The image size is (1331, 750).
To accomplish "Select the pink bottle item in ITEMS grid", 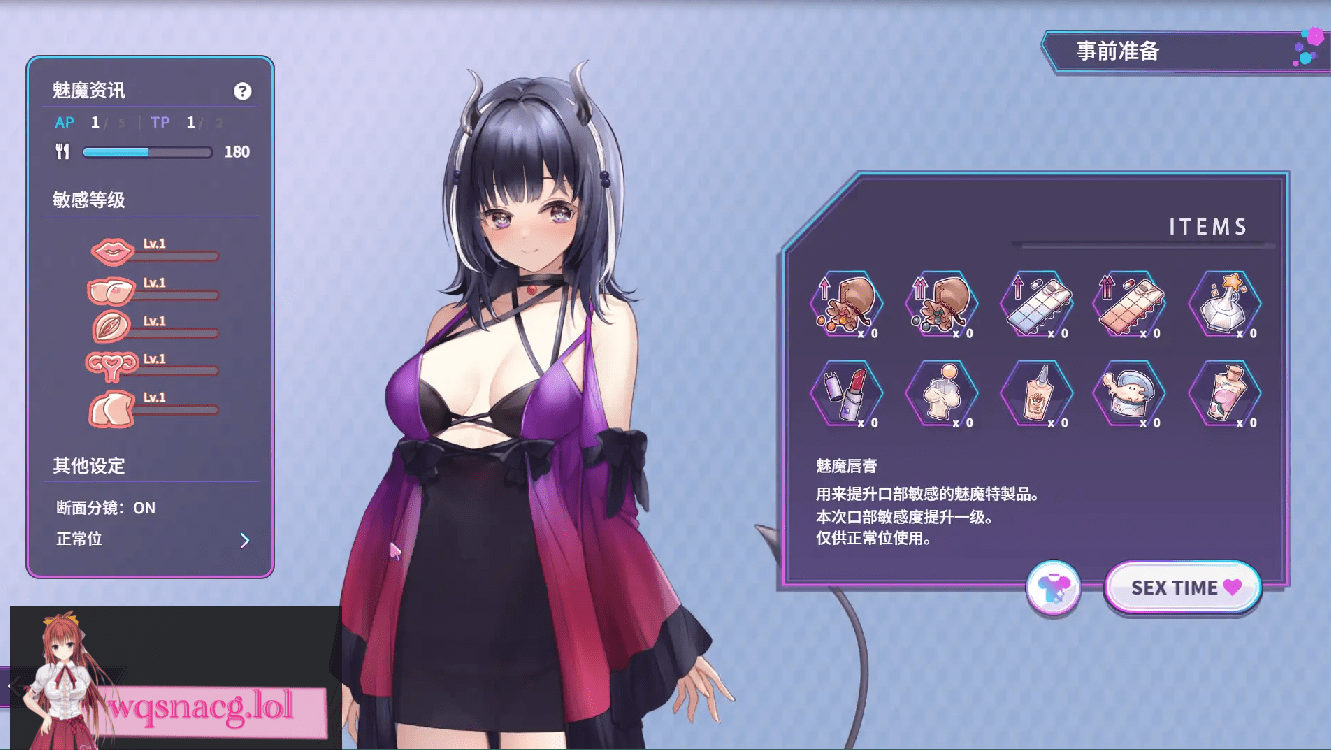I will tap(1224, 393).
